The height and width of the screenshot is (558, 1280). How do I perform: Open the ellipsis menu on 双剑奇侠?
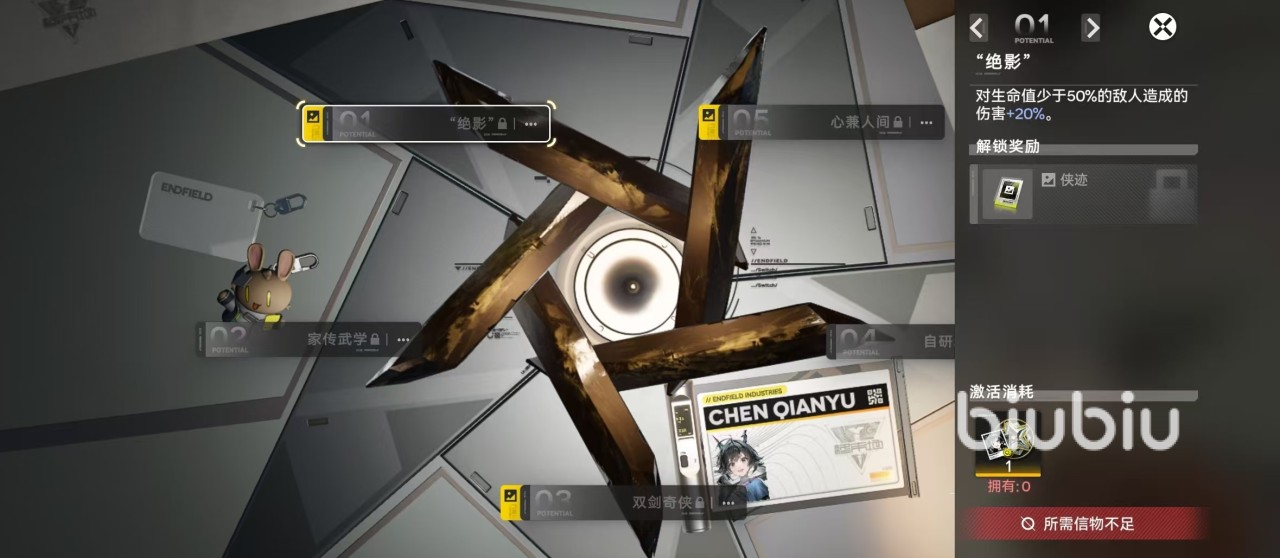[x=727, y=502]
